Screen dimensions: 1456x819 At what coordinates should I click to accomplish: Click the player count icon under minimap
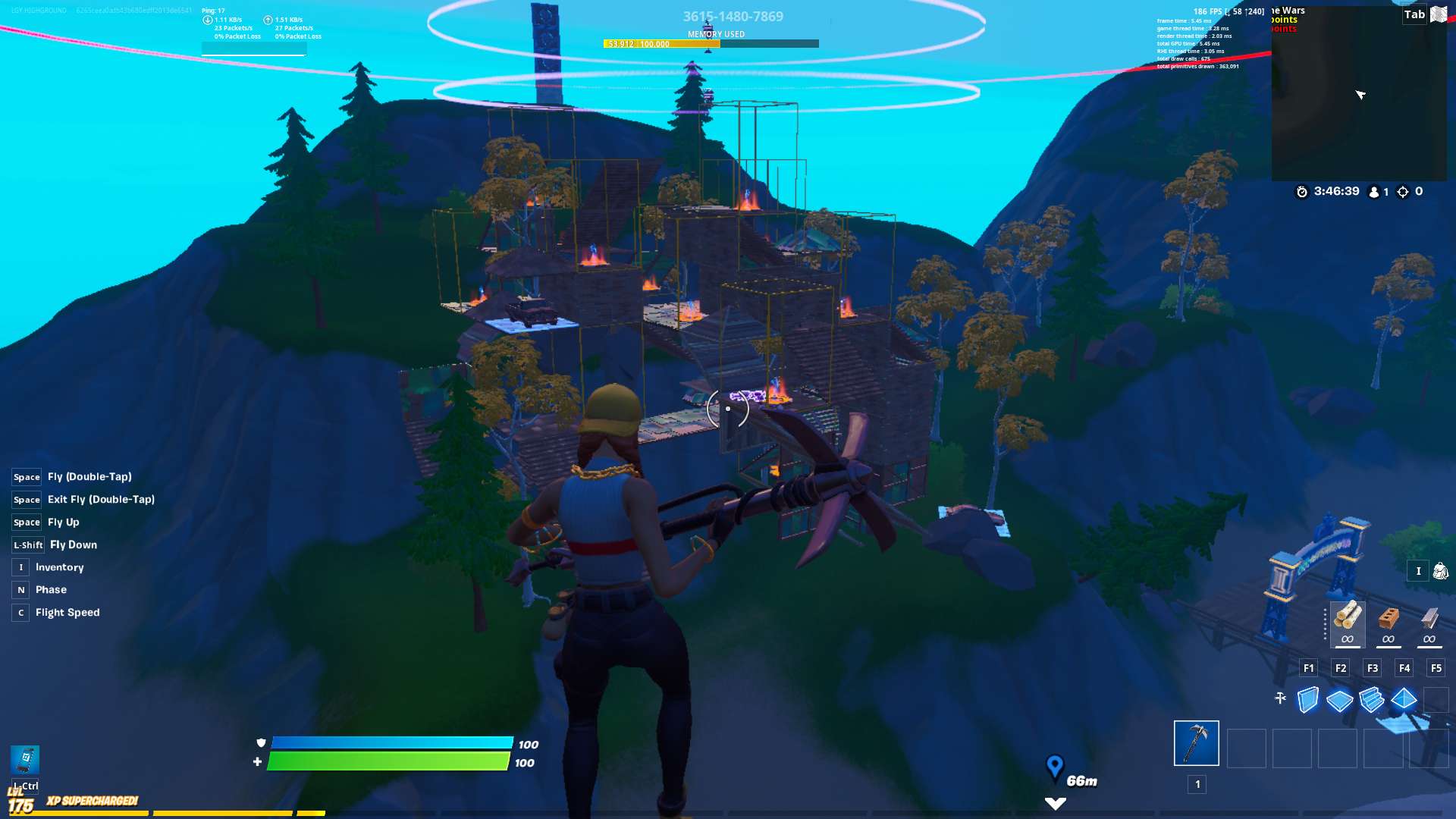coord(1373,192)
